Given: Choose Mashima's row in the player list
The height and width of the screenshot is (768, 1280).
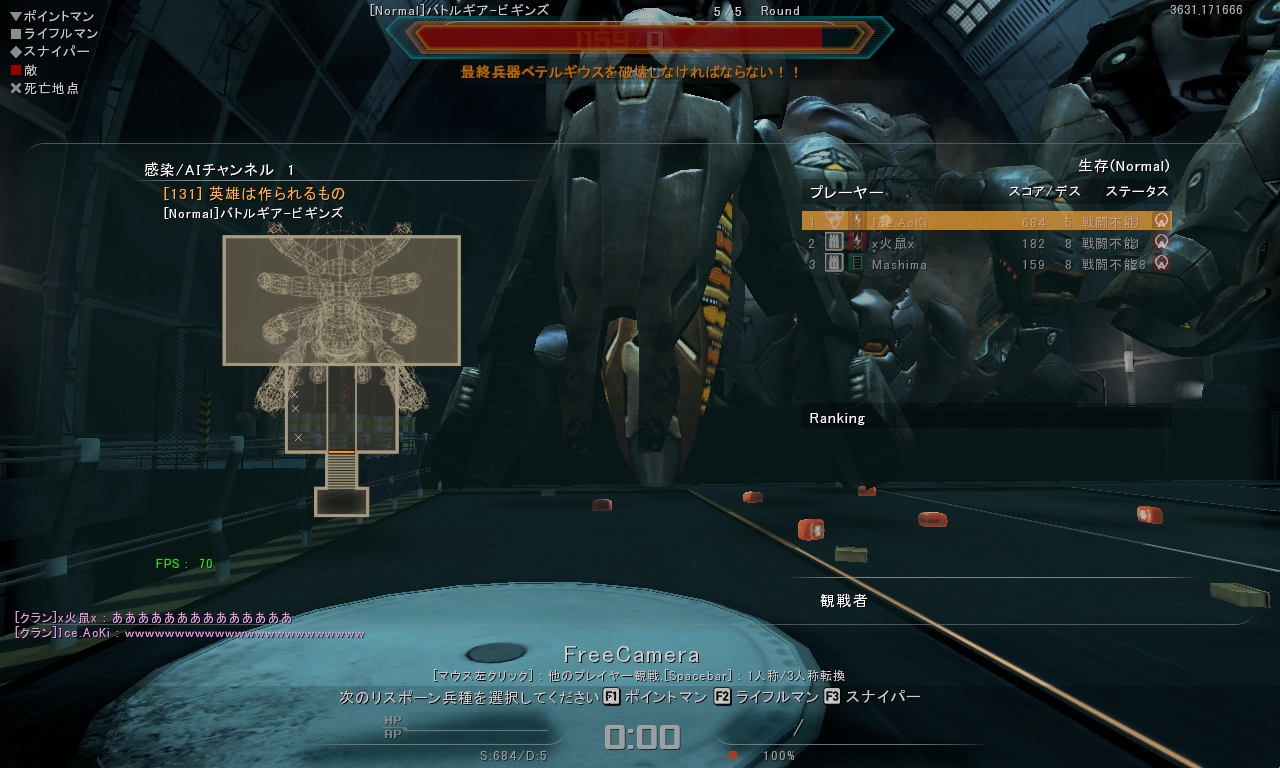Looking at the screenshot, I should coord(985,265).
